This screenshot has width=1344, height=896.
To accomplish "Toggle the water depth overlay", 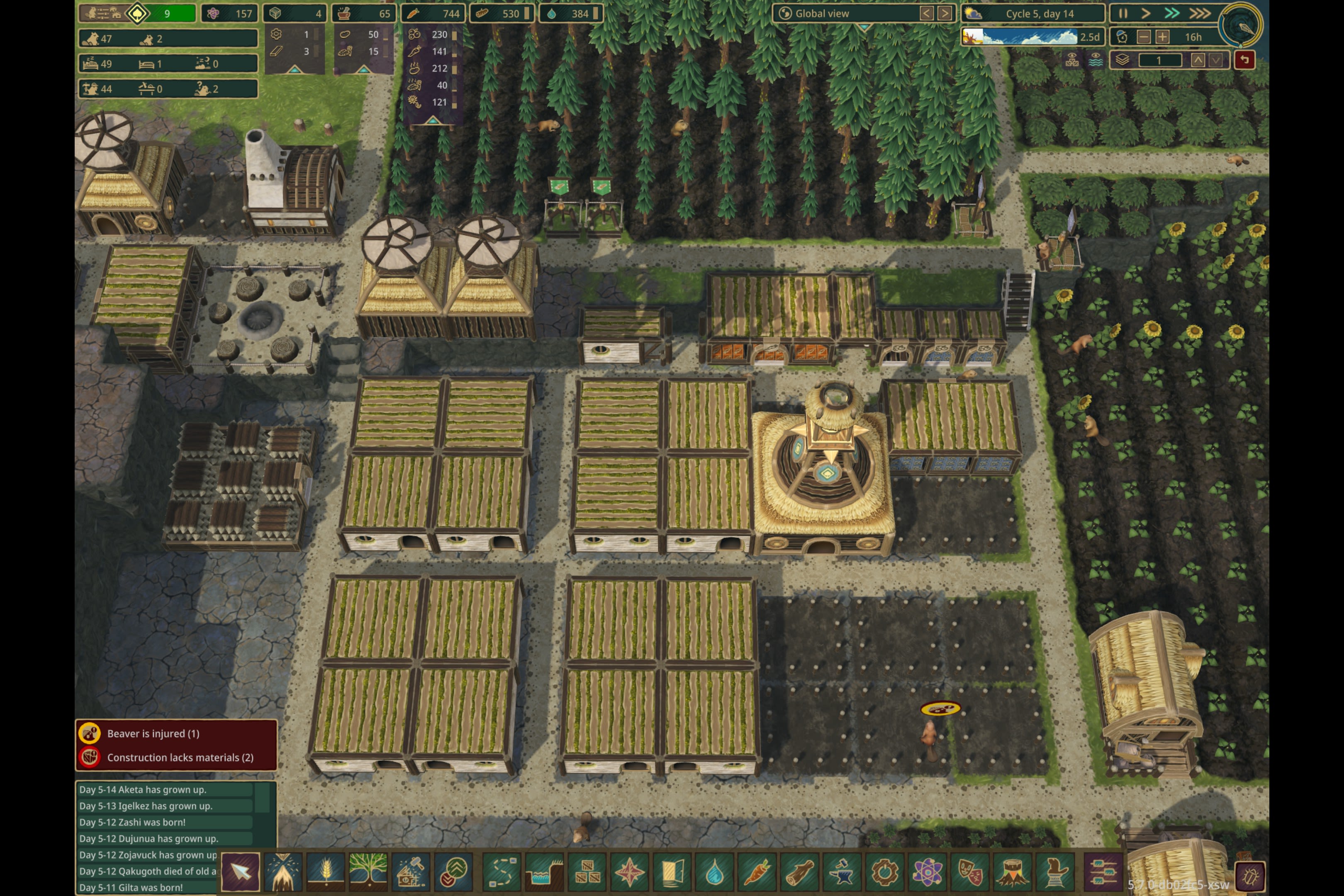I will coord(1096,60).
